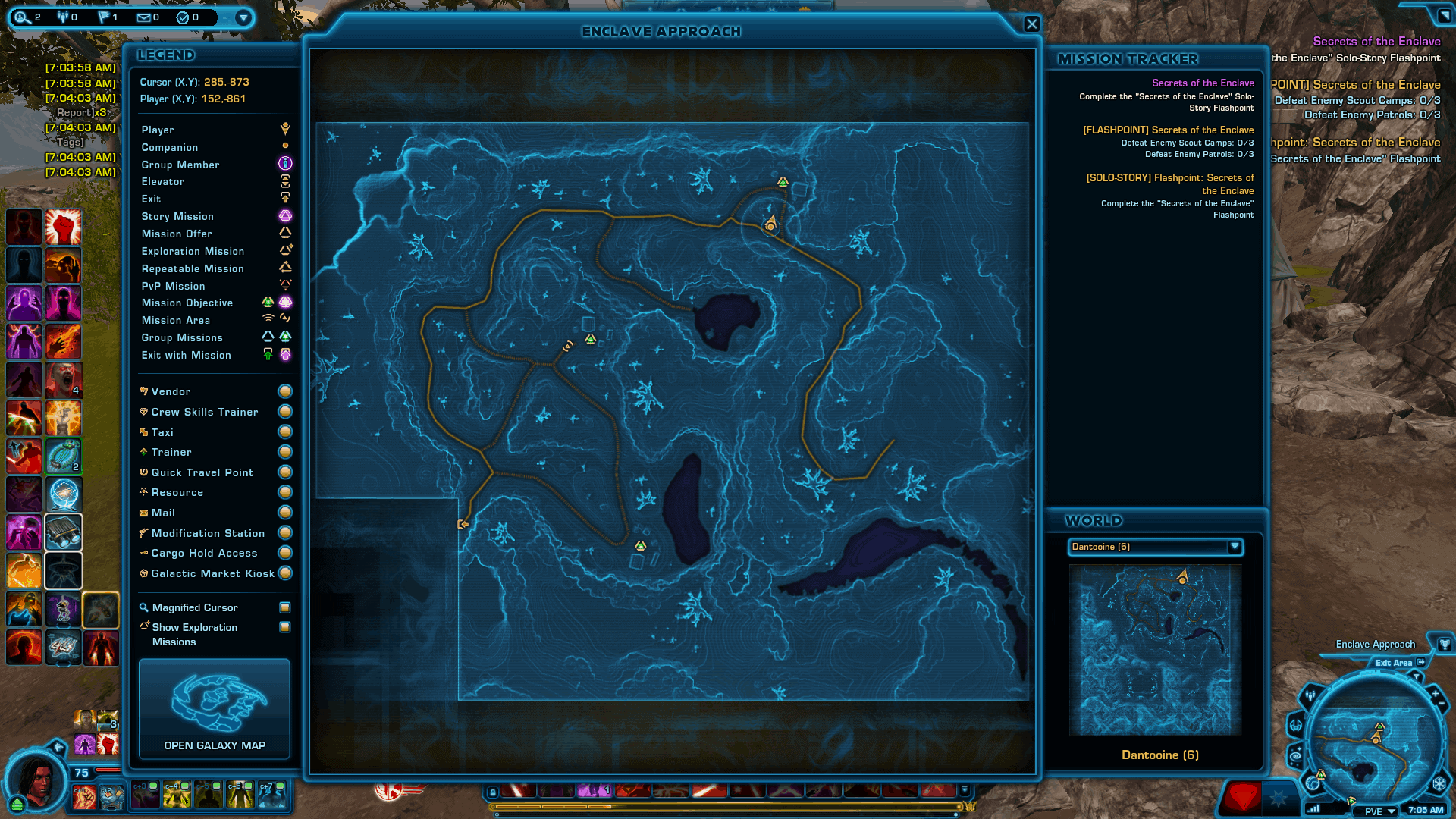Close the Enclave Approach map window
The width and height of the screenshot is (1456, 819).
(x=1031, y=24)
